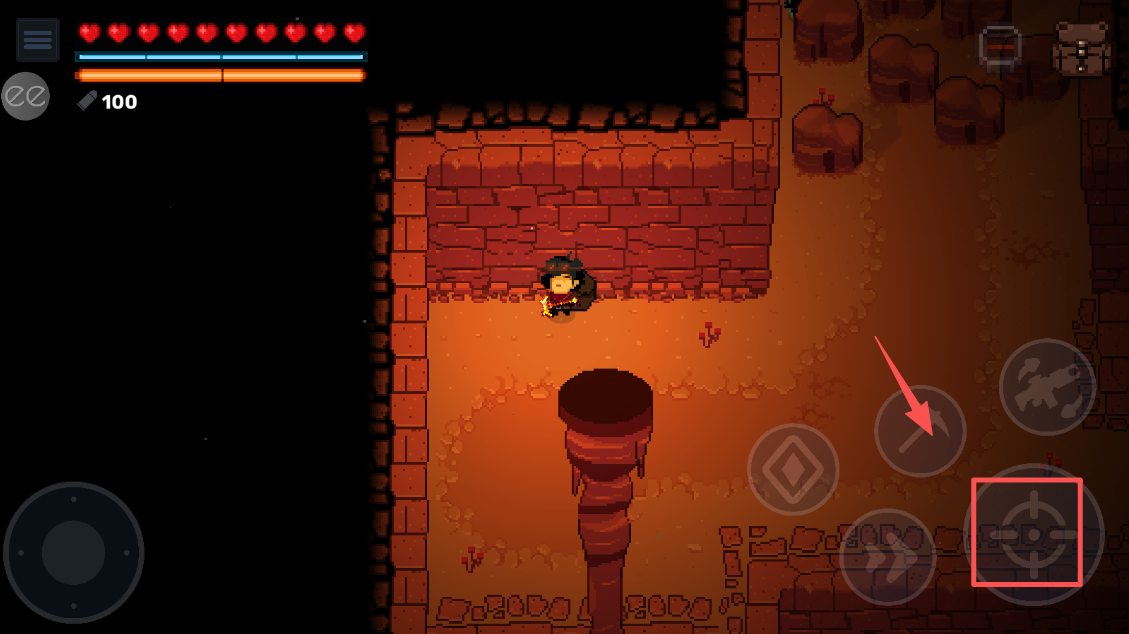Fire using the crosshair attack button

click(1033, 534)
